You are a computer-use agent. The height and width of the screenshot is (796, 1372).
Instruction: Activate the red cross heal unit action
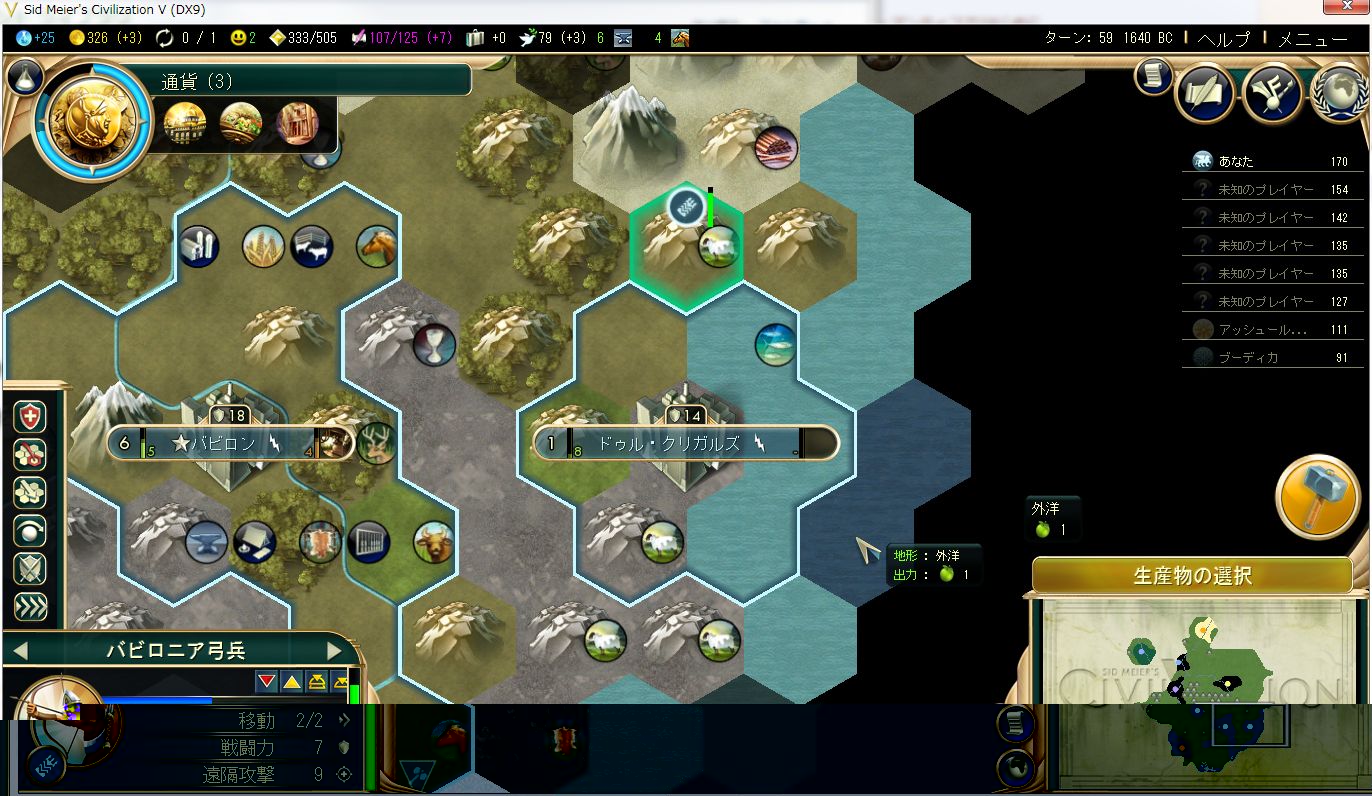click(30, 417)
